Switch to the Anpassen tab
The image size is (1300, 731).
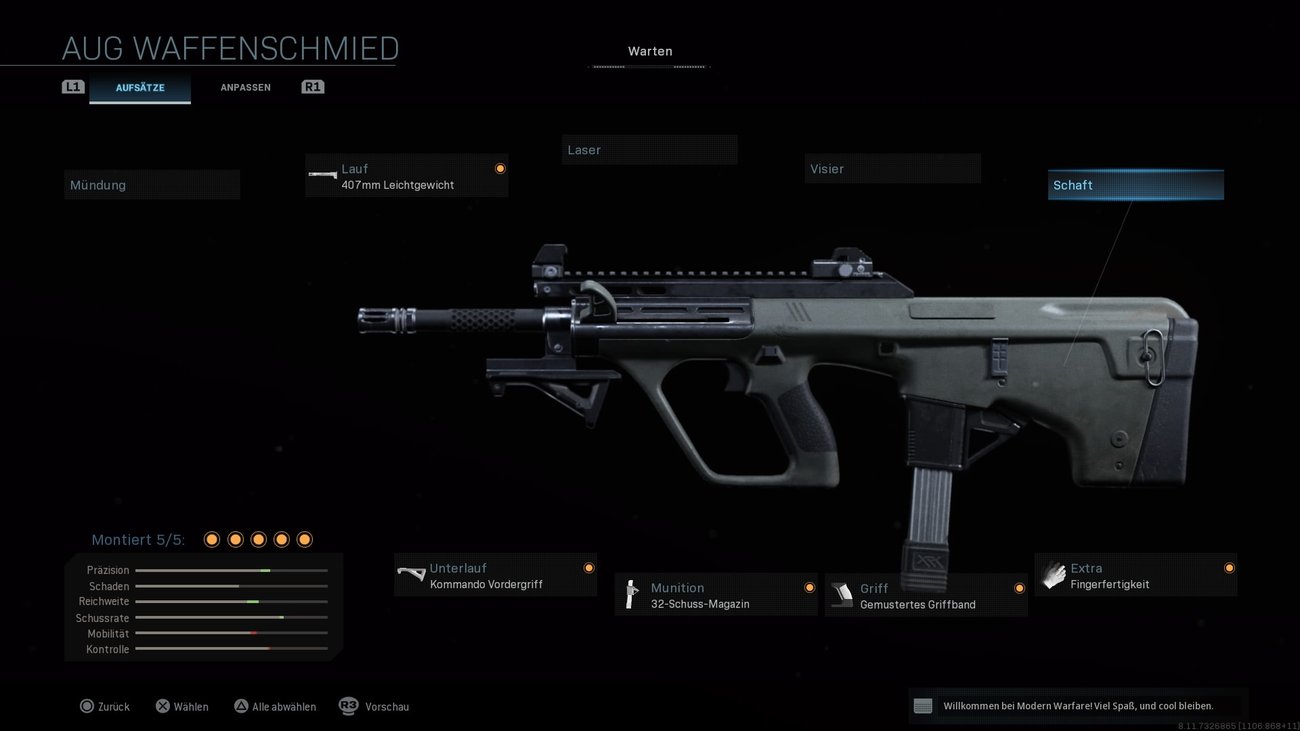click(x=245, y=87)
